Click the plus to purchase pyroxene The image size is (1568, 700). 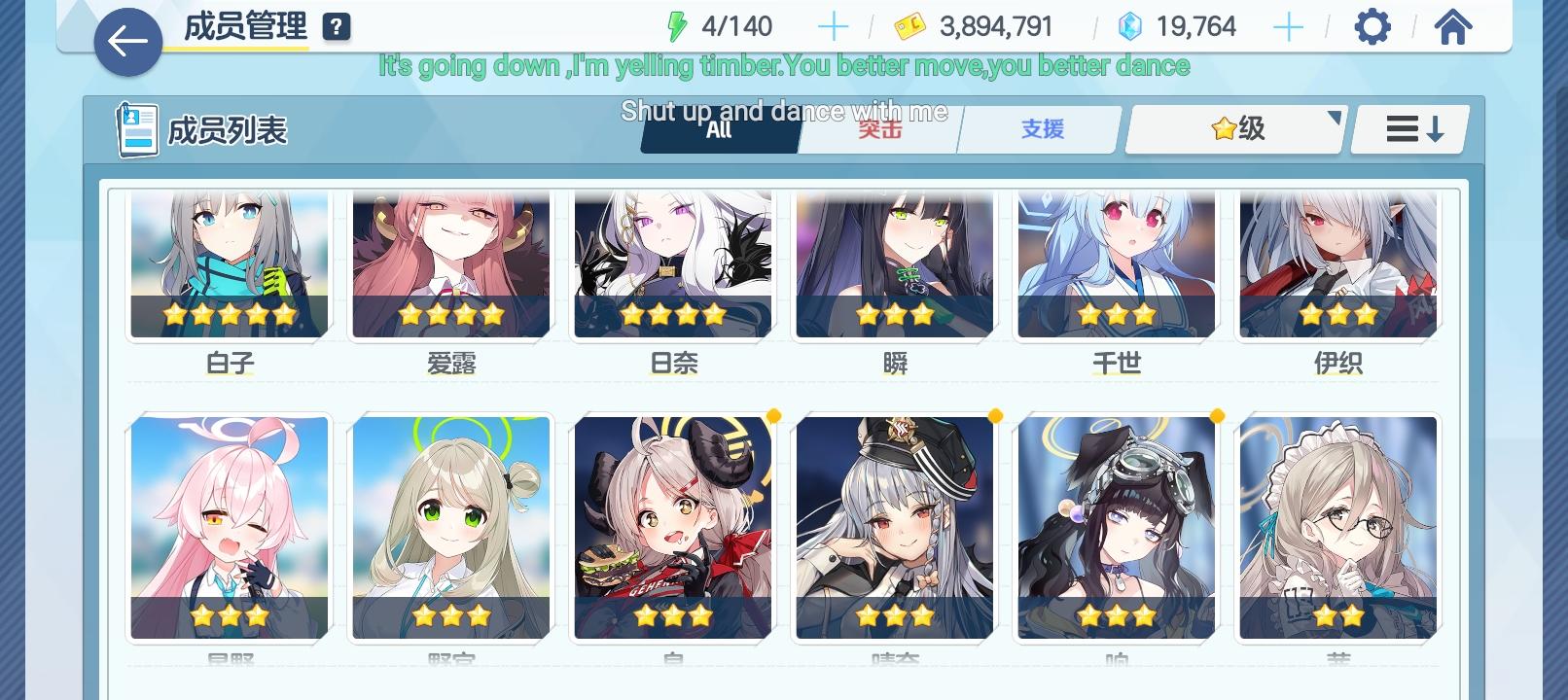click(x=1291, y=26)
